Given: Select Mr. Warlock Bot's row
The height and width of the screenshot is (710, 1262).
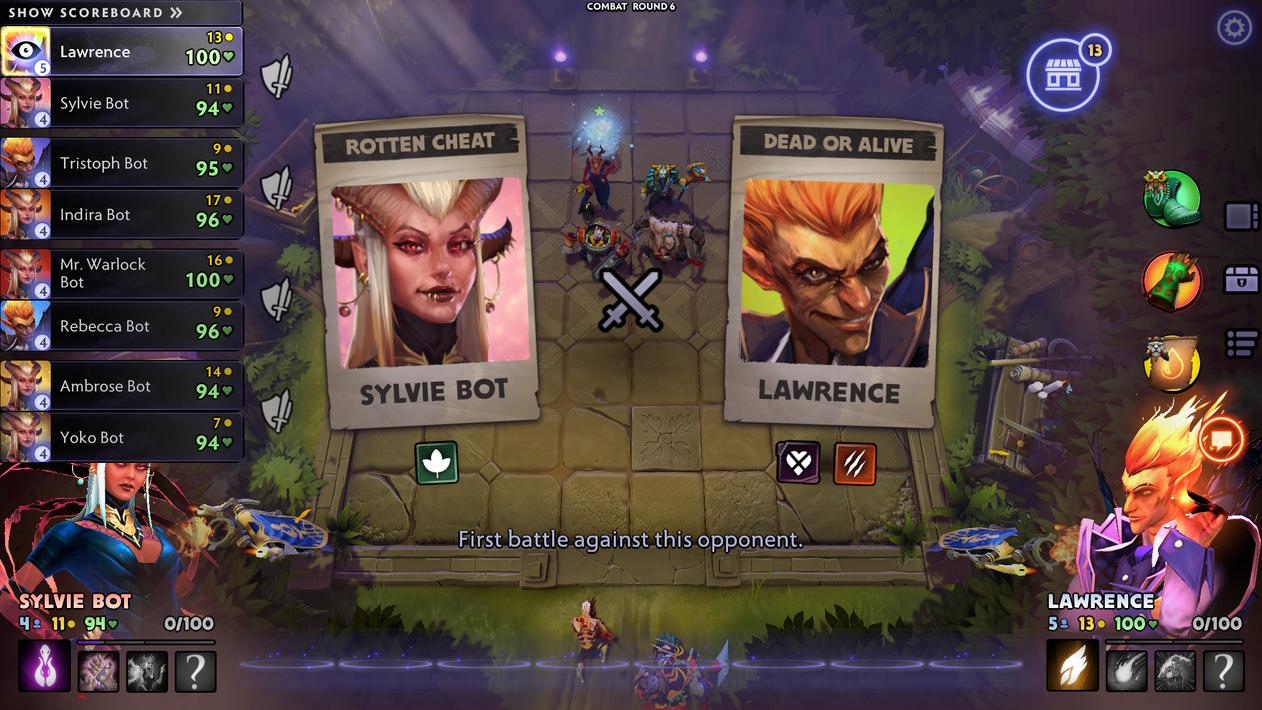Looking at the screenshot, I should pyautogui.click(x=120, y=273).
